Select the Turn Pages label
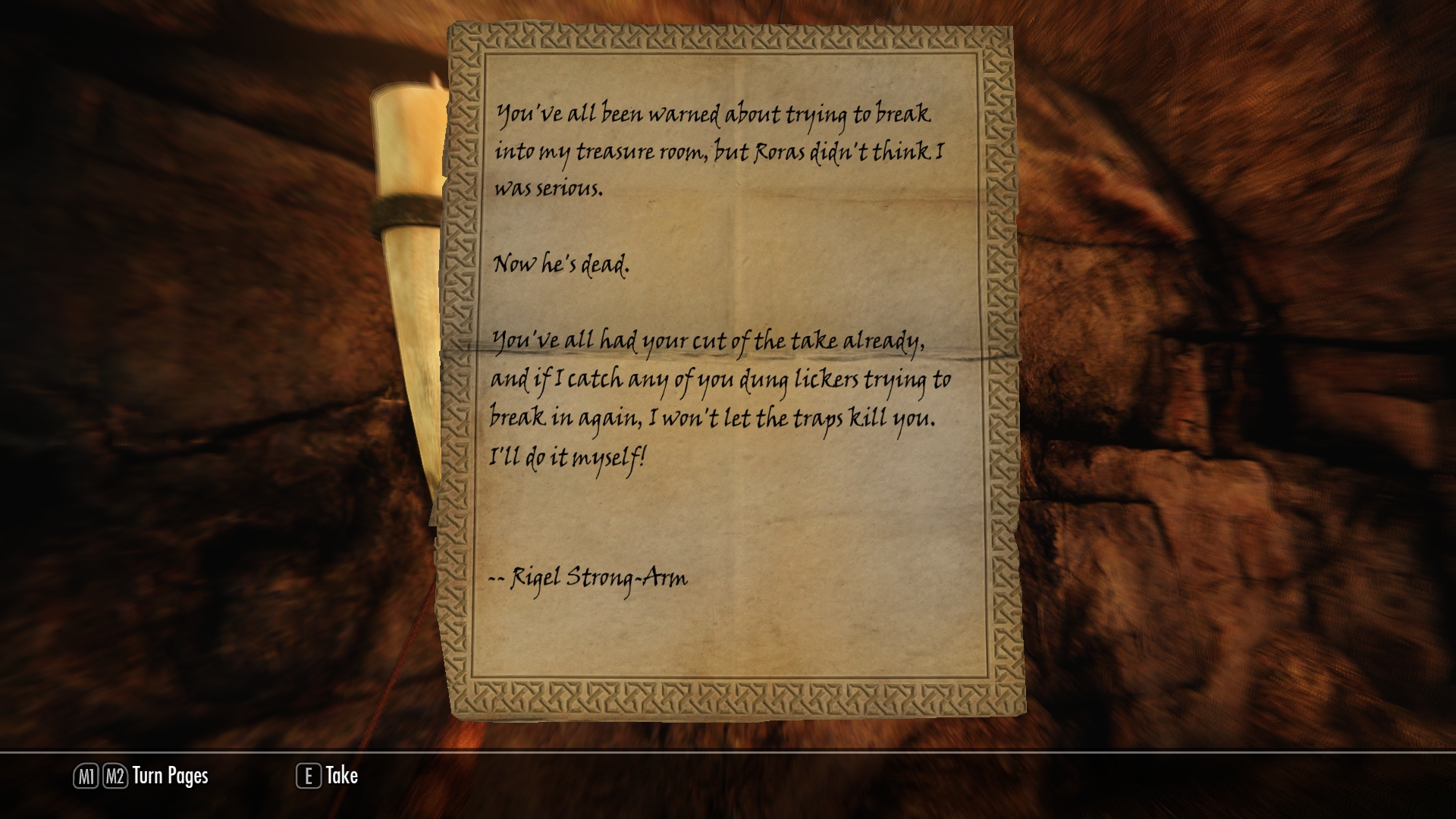The height and width of the screenshot is (819, 1456). pos(170,776)
